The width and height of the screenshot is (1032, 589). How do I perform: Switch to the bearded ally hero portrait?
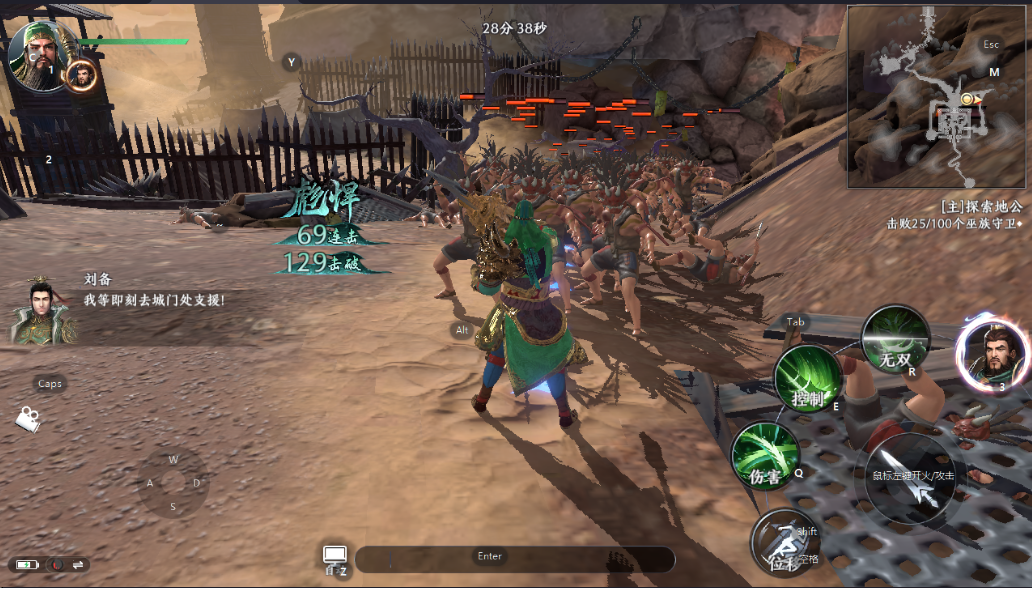pyautogui.click(x=993, y=352)
